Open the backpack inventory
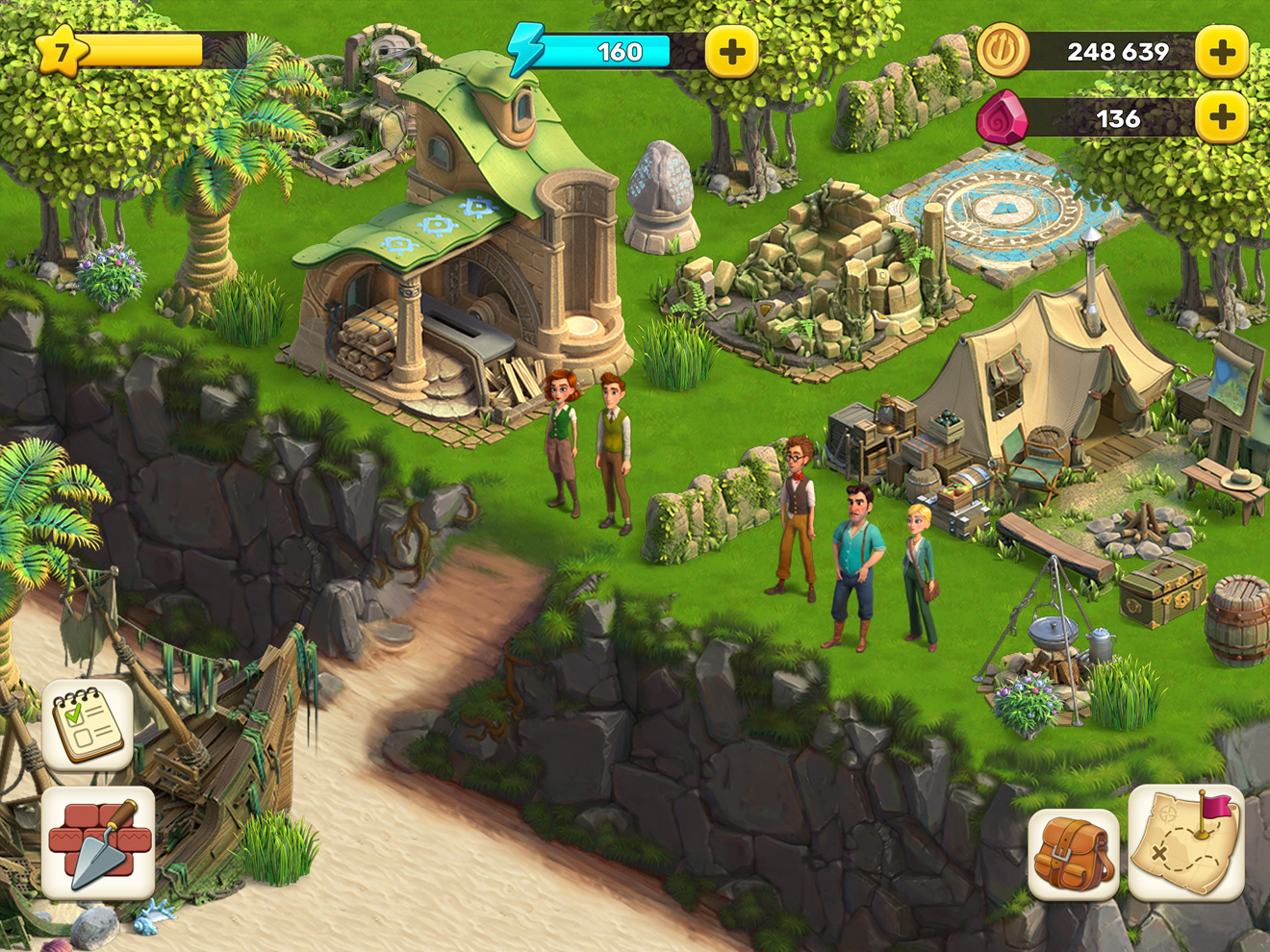 pos(1071,856)
